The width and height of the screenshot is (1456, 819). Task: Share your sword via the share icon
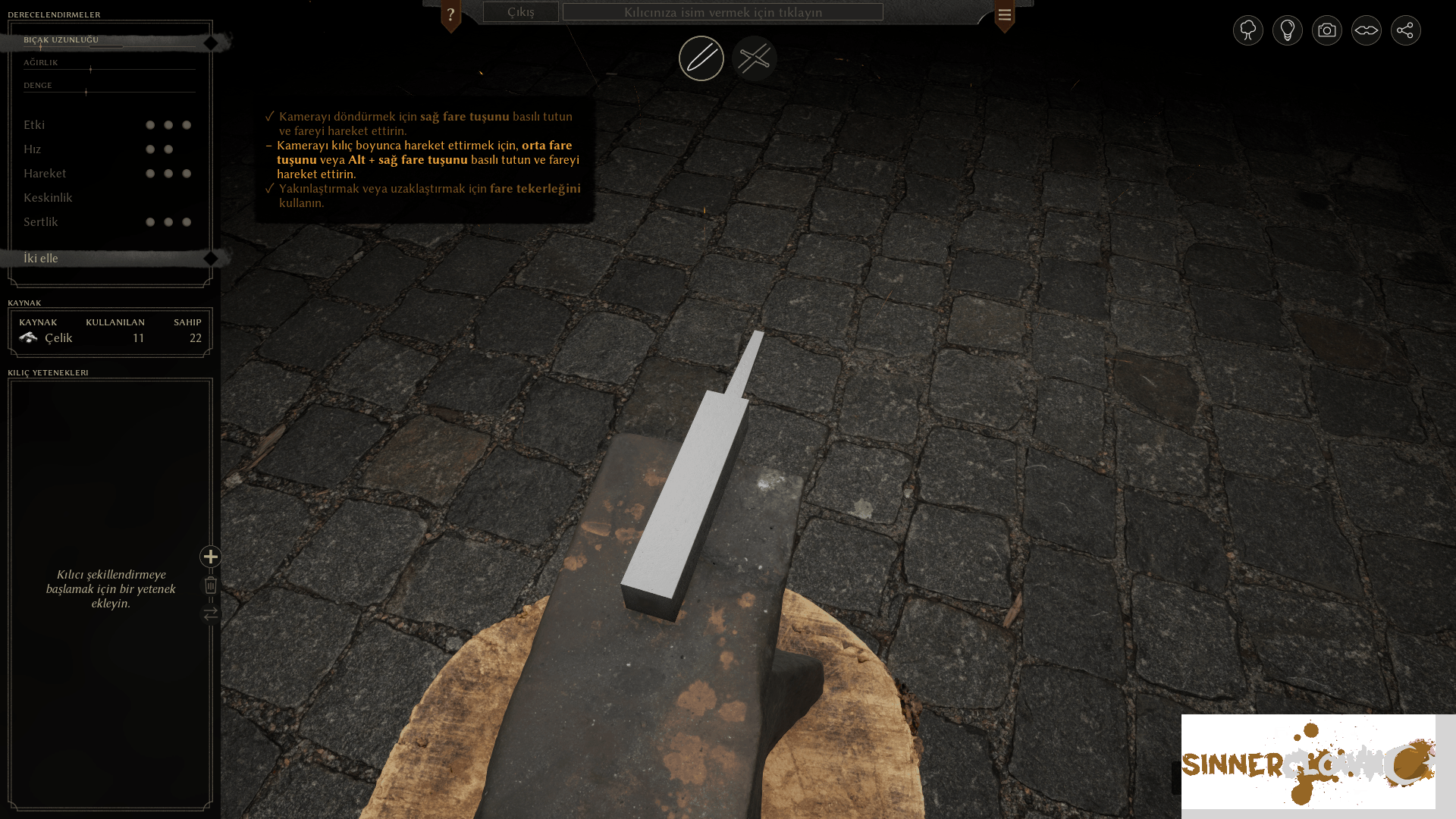click(1405, 30)
